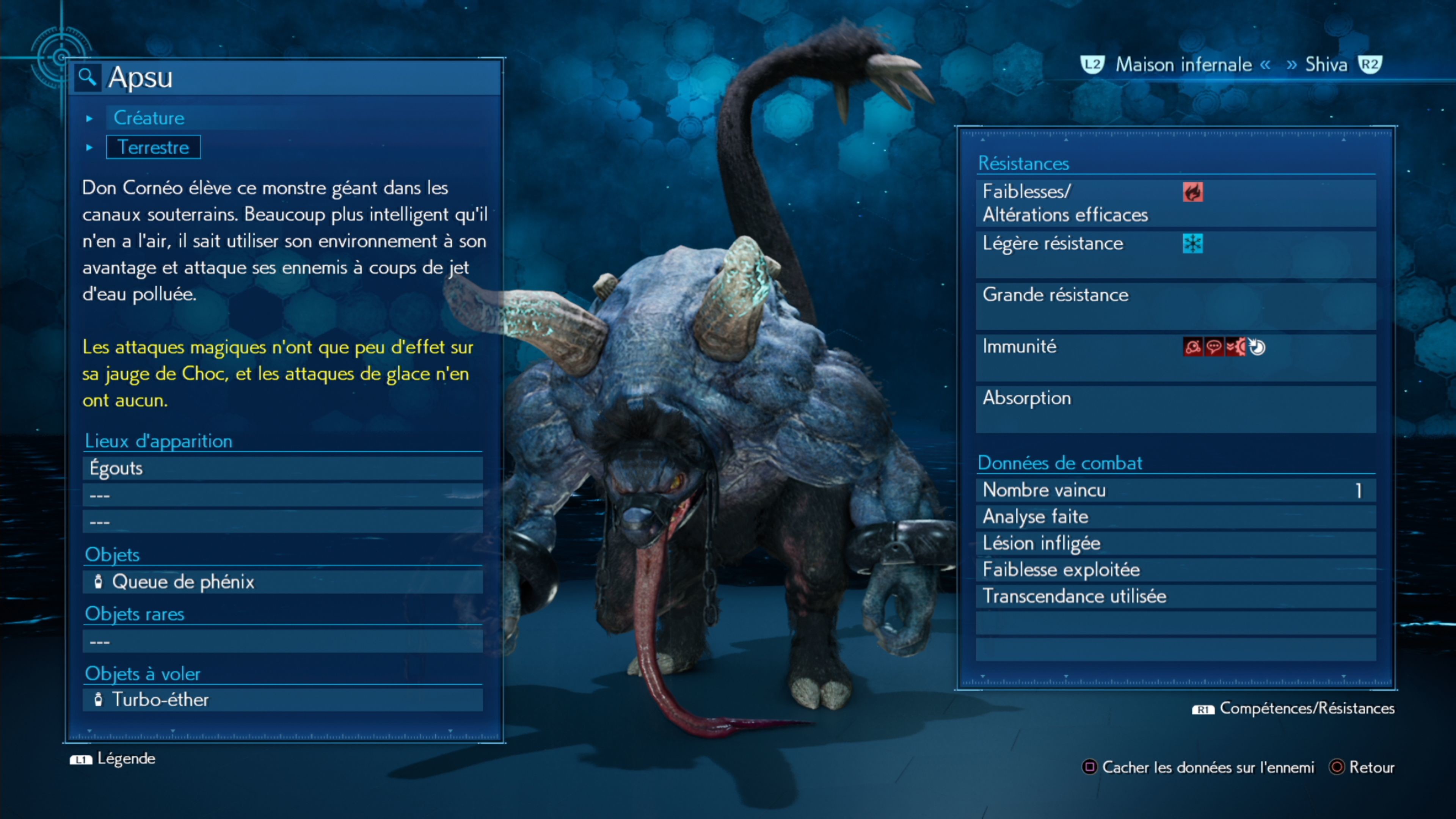The image size is (1456, 819).
Task: Select the Transcendance utilisée row
Action: [1176, 596]
